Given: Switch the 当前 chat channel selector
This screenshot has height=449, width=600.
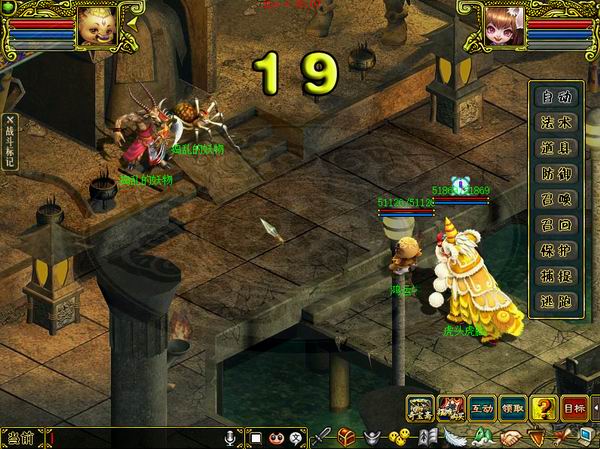Looking at the screenshot, I should coord(21,438).
